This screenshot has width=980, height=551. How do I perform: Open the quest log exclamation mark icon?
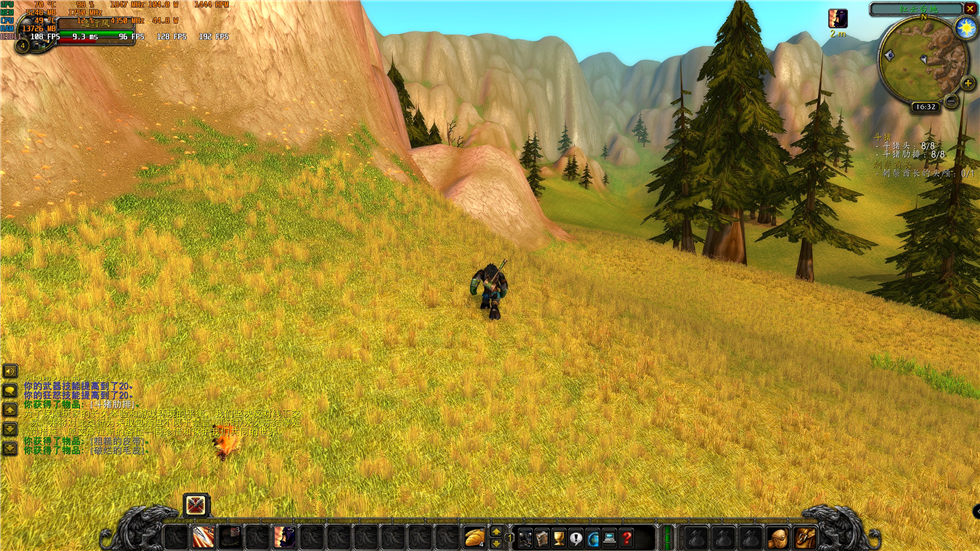tap(576, 539)
